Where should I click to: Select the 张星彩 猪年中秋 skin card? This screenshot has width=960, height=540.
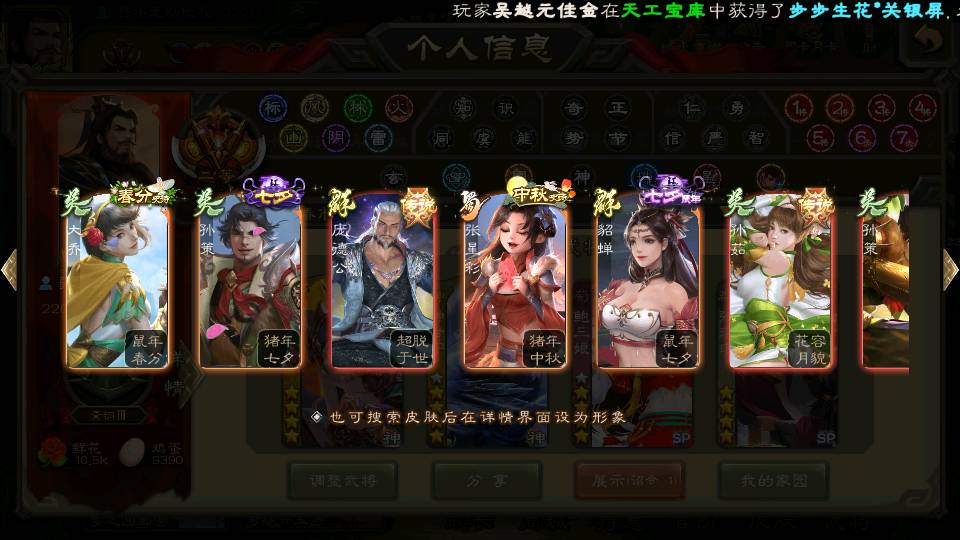tap(516, 280)
